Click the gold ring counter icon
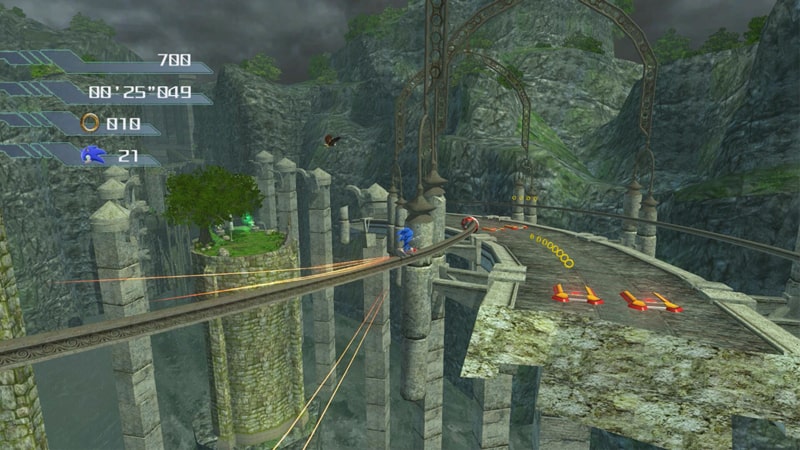The image size is (800, 450). click(90, 122)
